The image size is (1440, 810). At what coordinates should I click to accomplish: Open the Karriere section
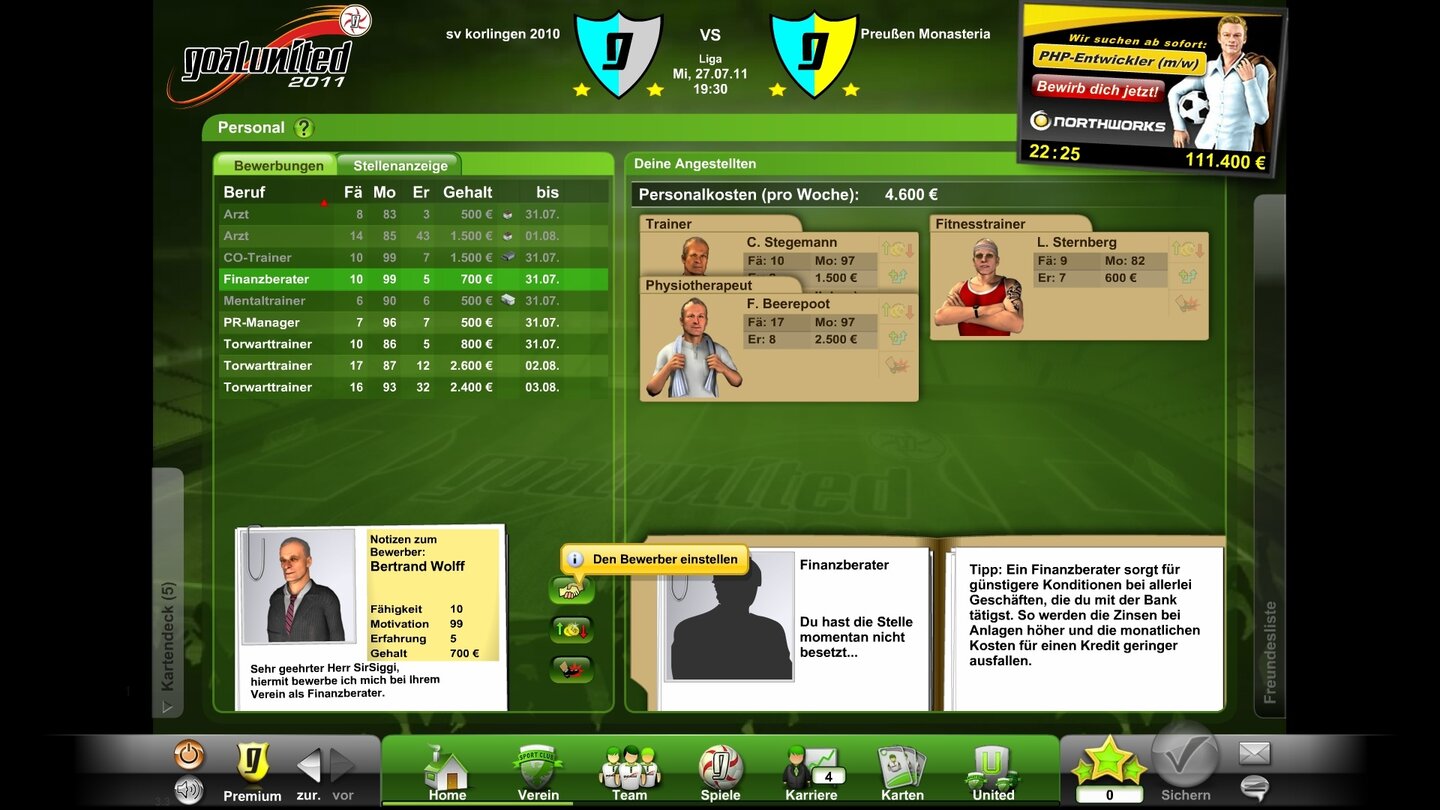[x=811, y=768]
